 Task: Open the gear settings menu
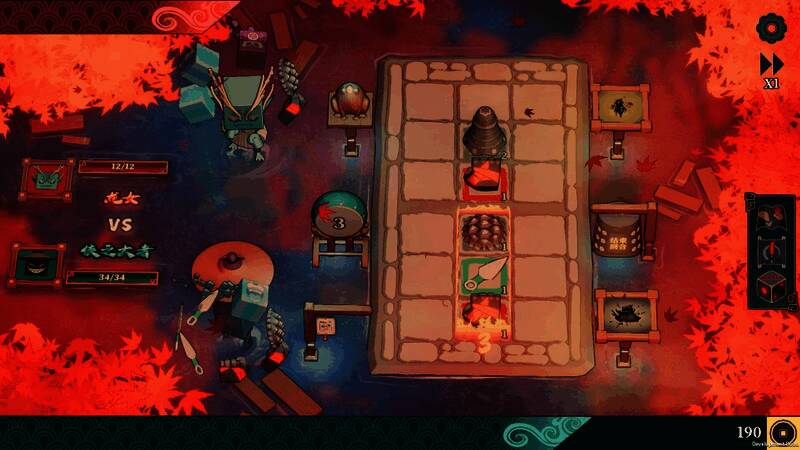772,27
